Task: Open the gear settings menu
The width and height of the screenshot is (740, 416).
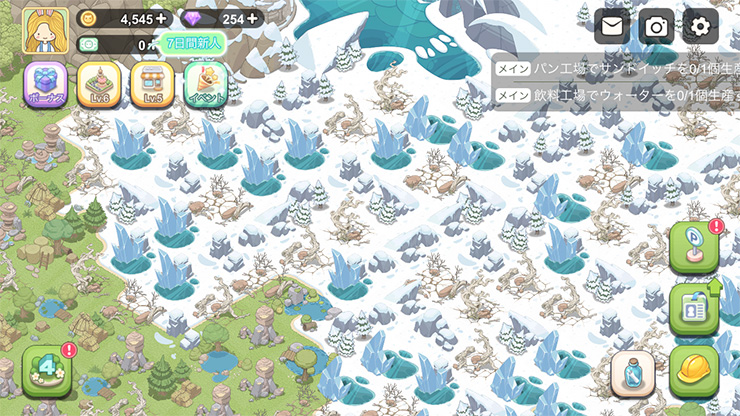Action: (702, 26)
